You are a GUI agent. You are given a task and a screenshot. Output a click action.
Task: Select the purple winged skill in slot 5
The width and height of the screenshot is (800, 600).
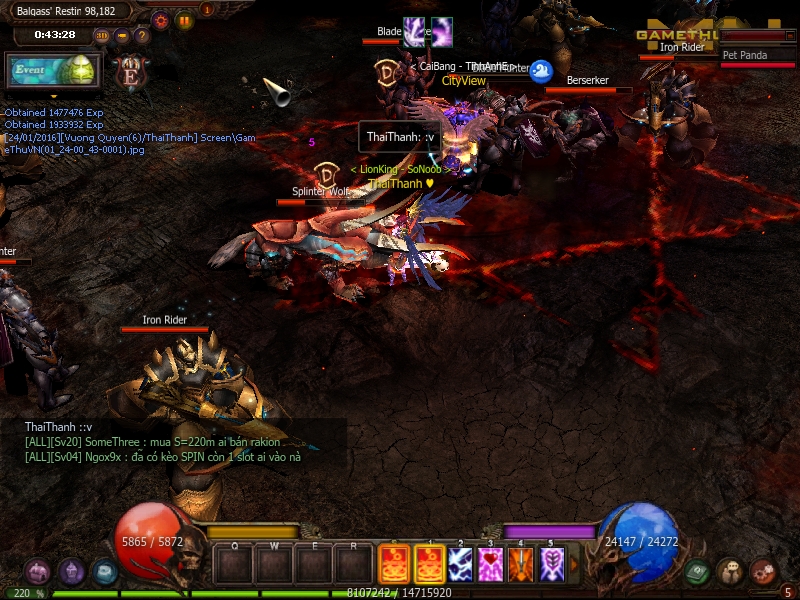coord(553,565)
